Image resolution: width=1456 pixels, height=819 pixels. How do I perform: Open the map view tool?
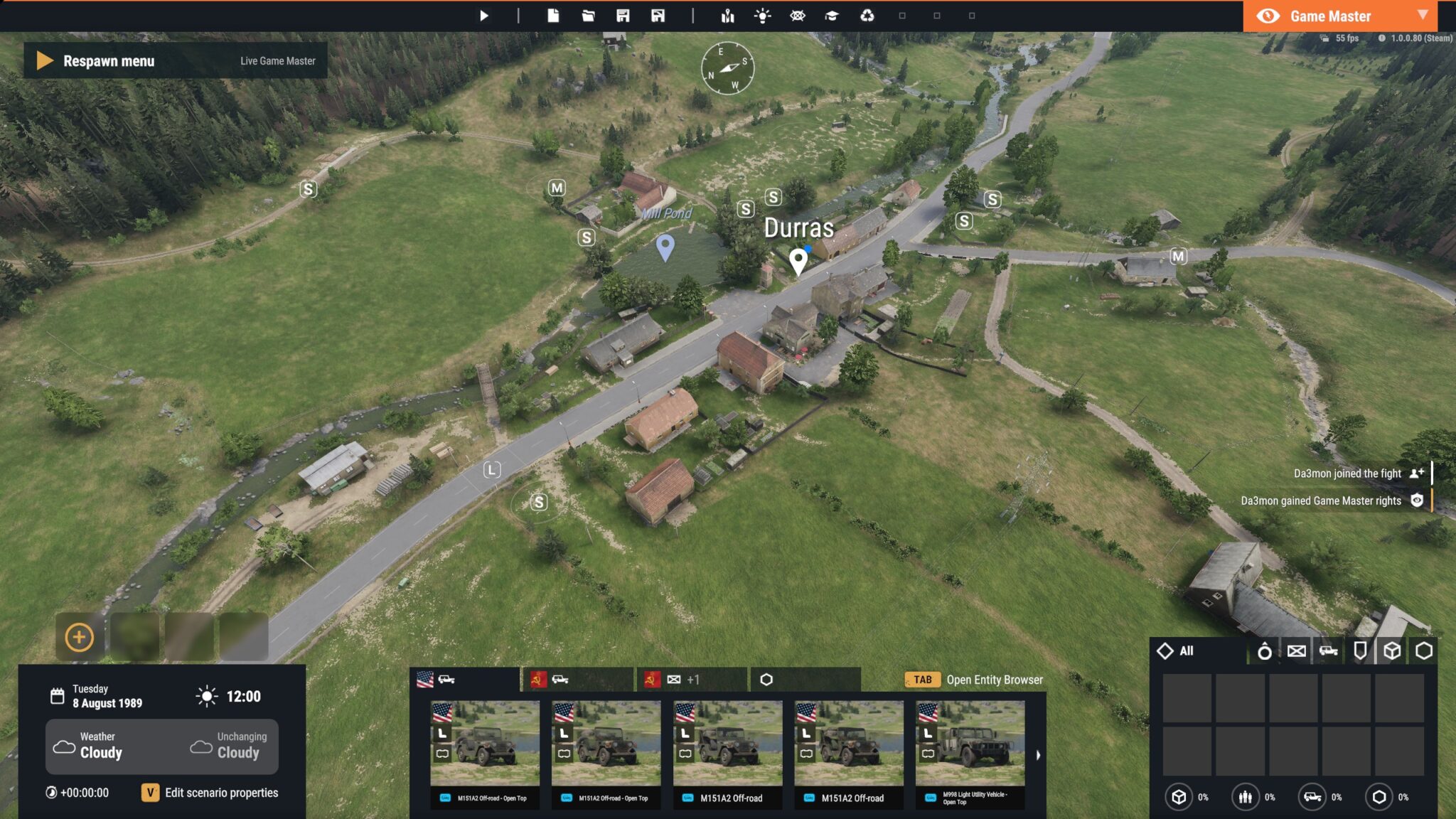(x=727, y=15)
